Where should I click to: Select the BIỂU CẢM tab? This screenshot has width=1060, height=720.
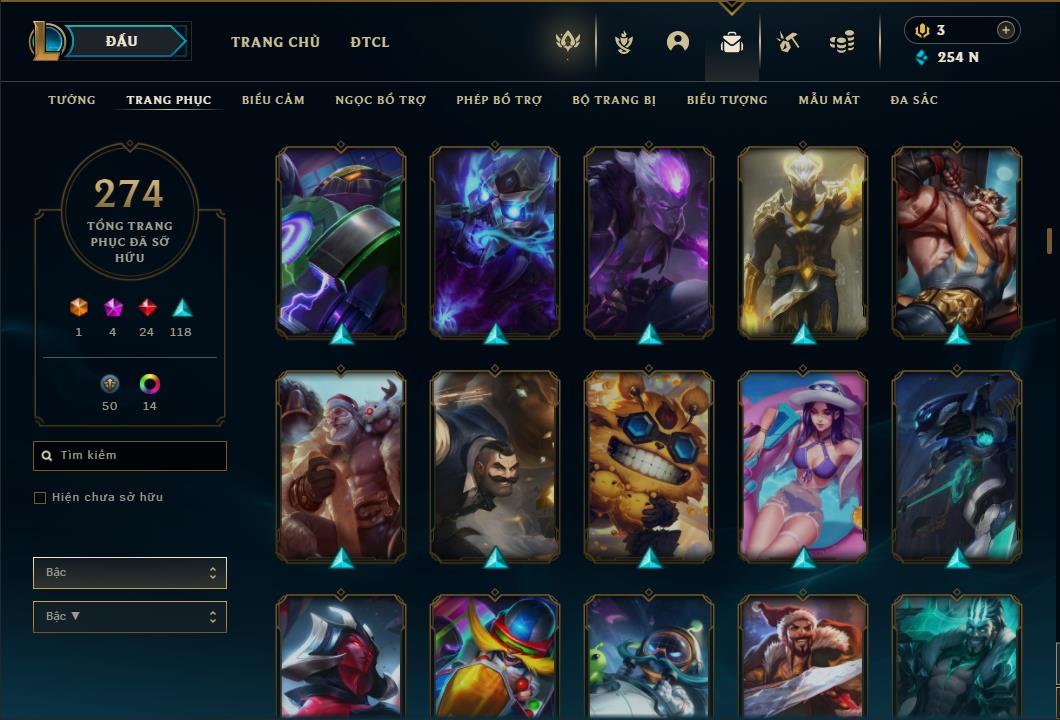[273, 100]
